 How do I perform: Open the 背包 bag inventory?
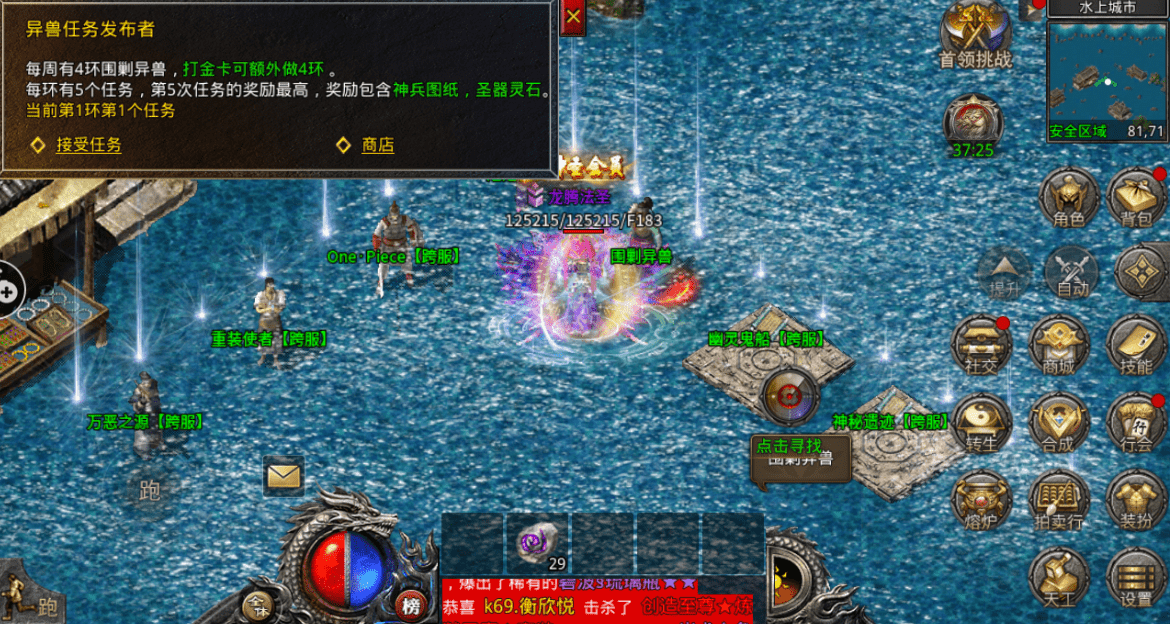tap(1137, 197)
